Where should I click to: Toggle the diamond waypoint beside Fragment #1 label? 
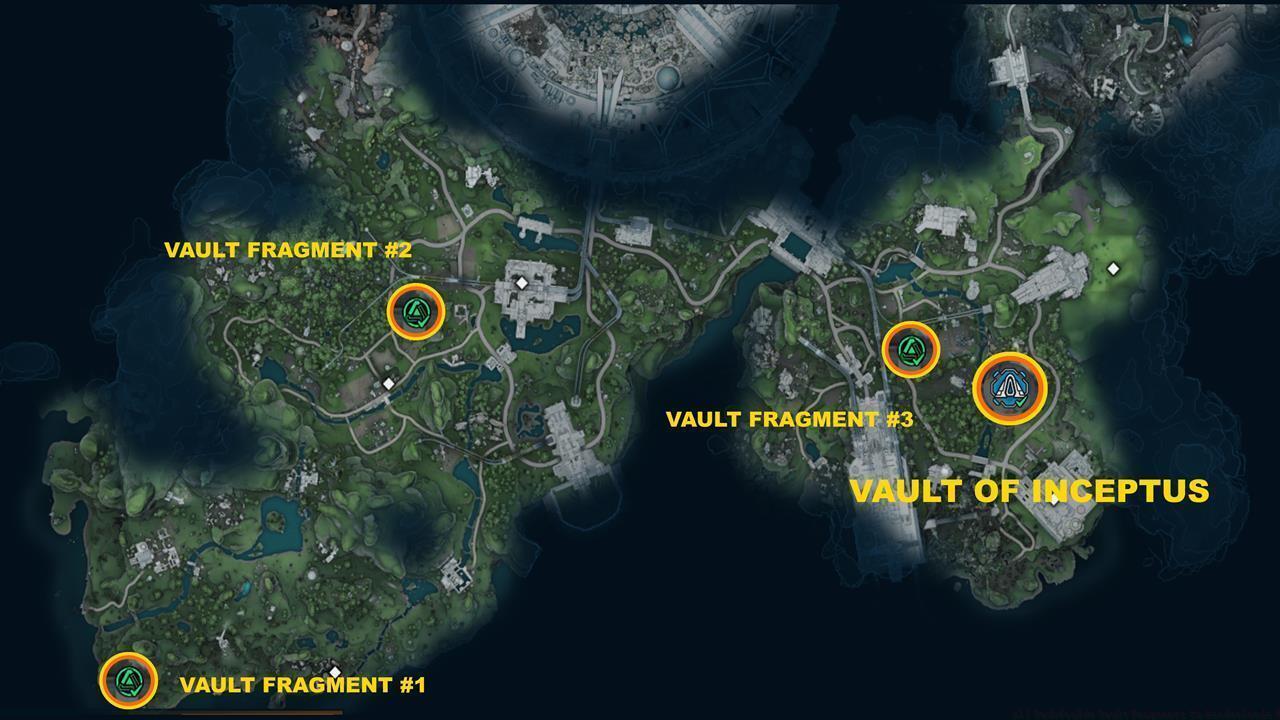point(334,672)
